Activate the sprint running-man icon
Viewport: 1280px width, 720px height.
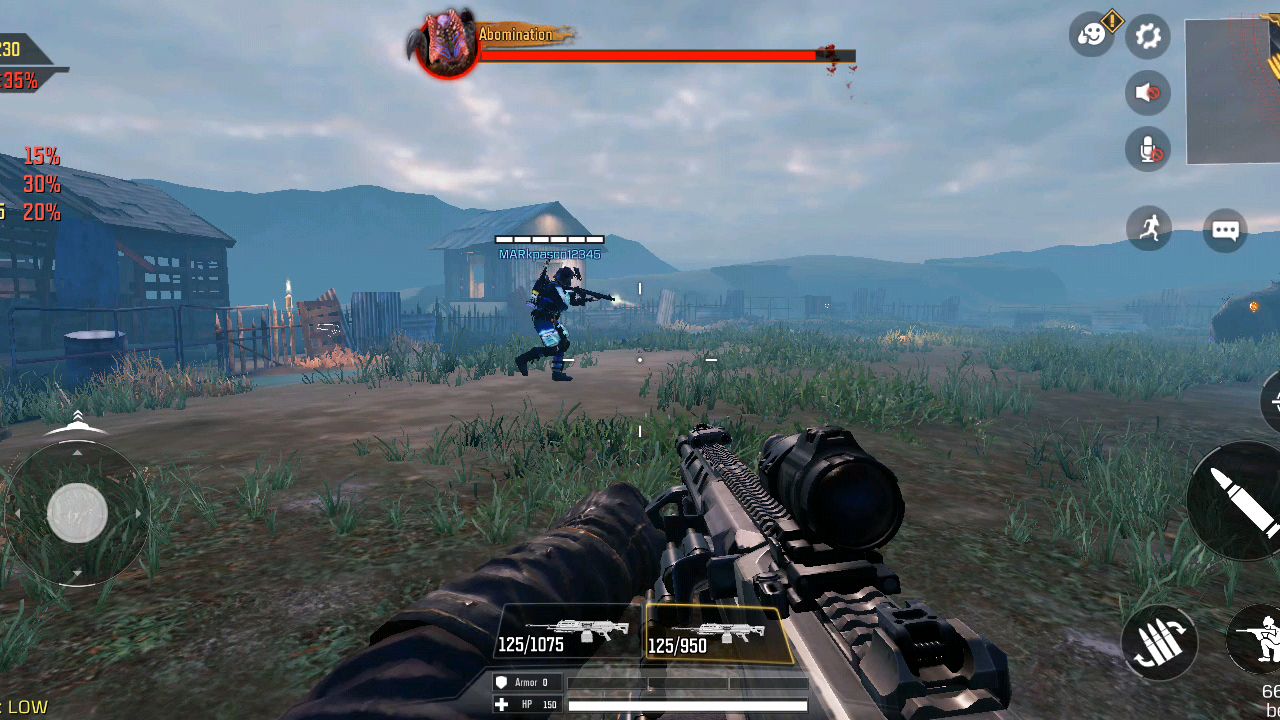(1148, 228)
